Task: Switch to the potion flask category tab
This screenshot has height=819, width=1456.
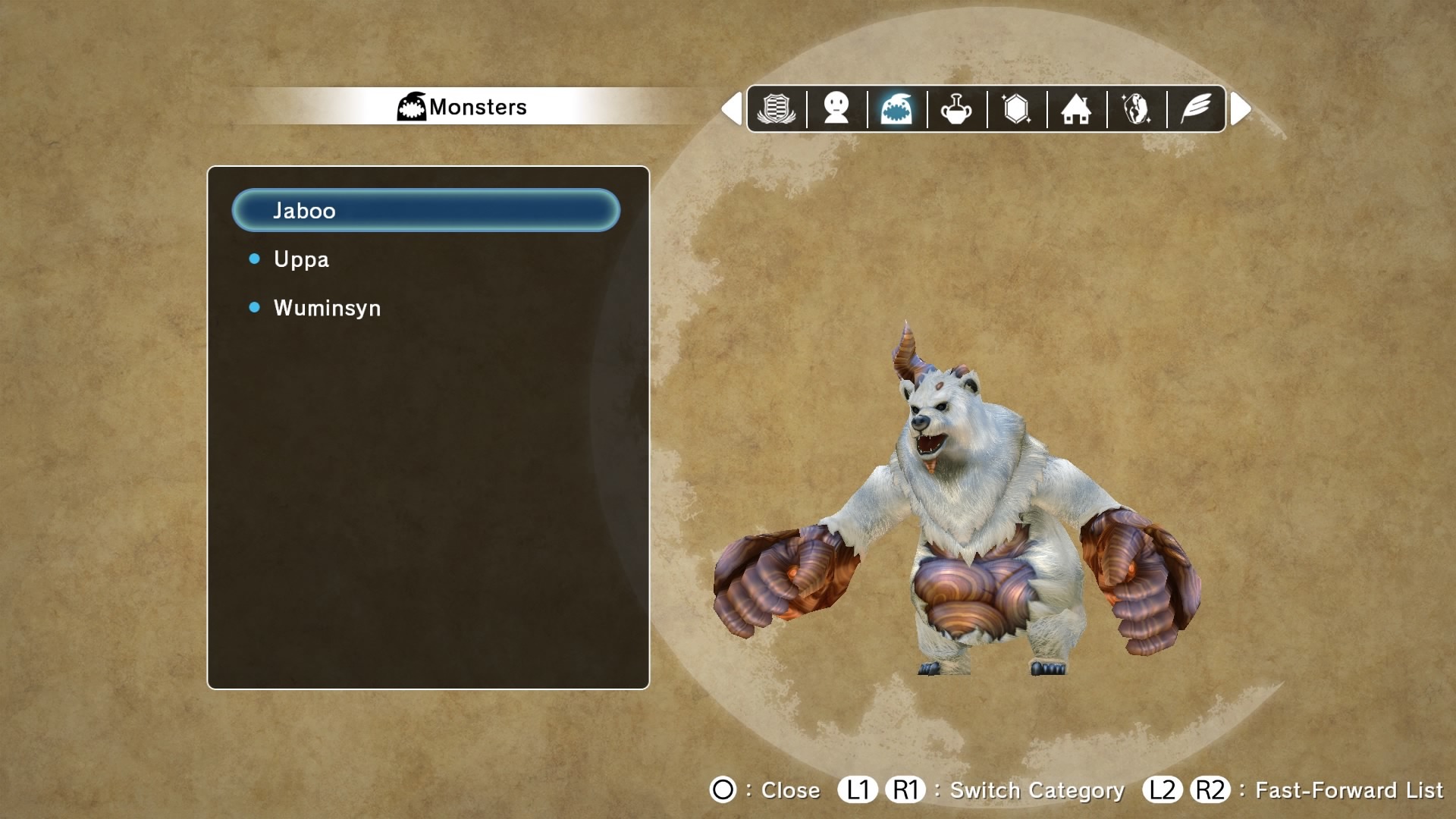Action: [955, 109]
